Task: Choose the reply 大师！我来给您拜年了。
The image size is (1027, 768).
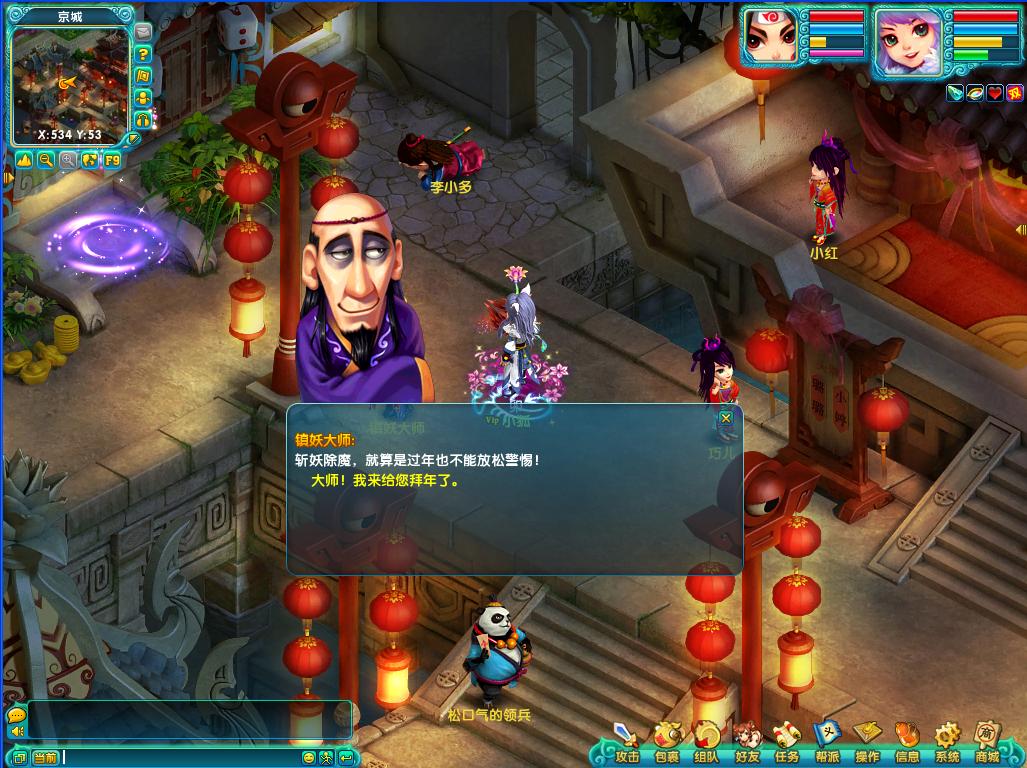Action: [385, 480]
